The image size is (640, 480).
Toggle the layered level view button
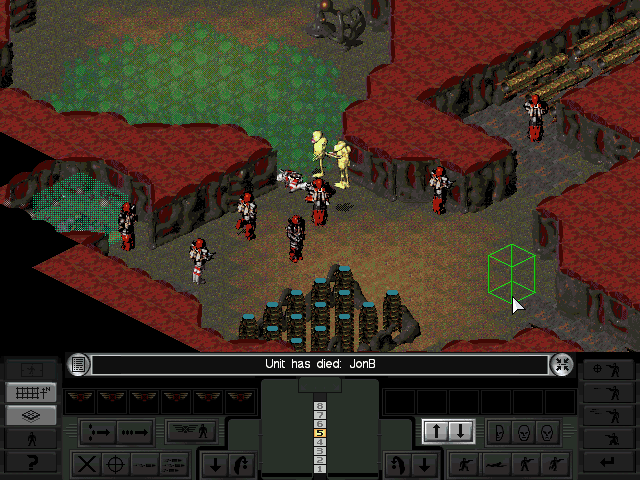[31, 415]
